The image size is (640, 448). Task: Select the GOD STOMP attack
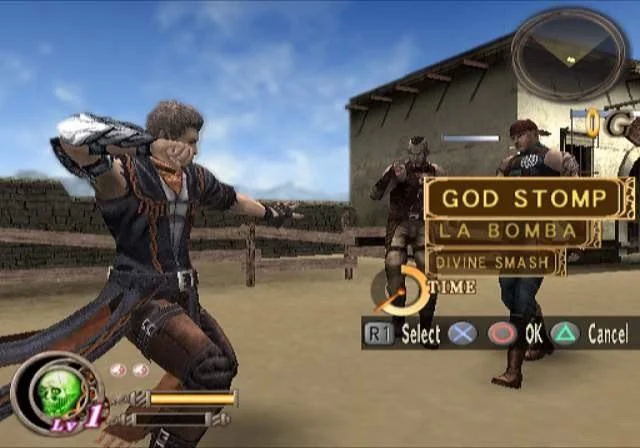[526, 198]
